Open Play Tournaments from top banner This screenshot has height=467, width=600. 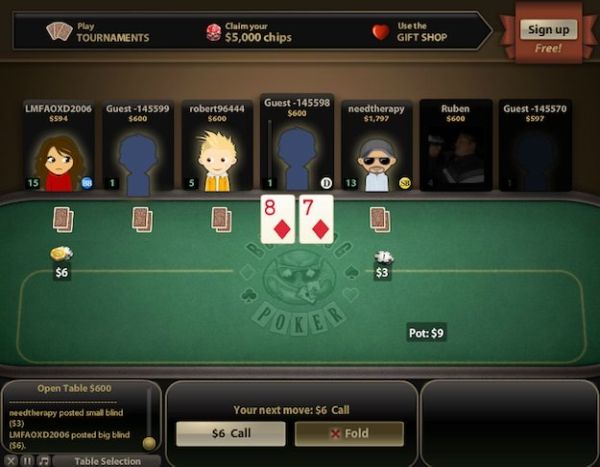[98, 32]
